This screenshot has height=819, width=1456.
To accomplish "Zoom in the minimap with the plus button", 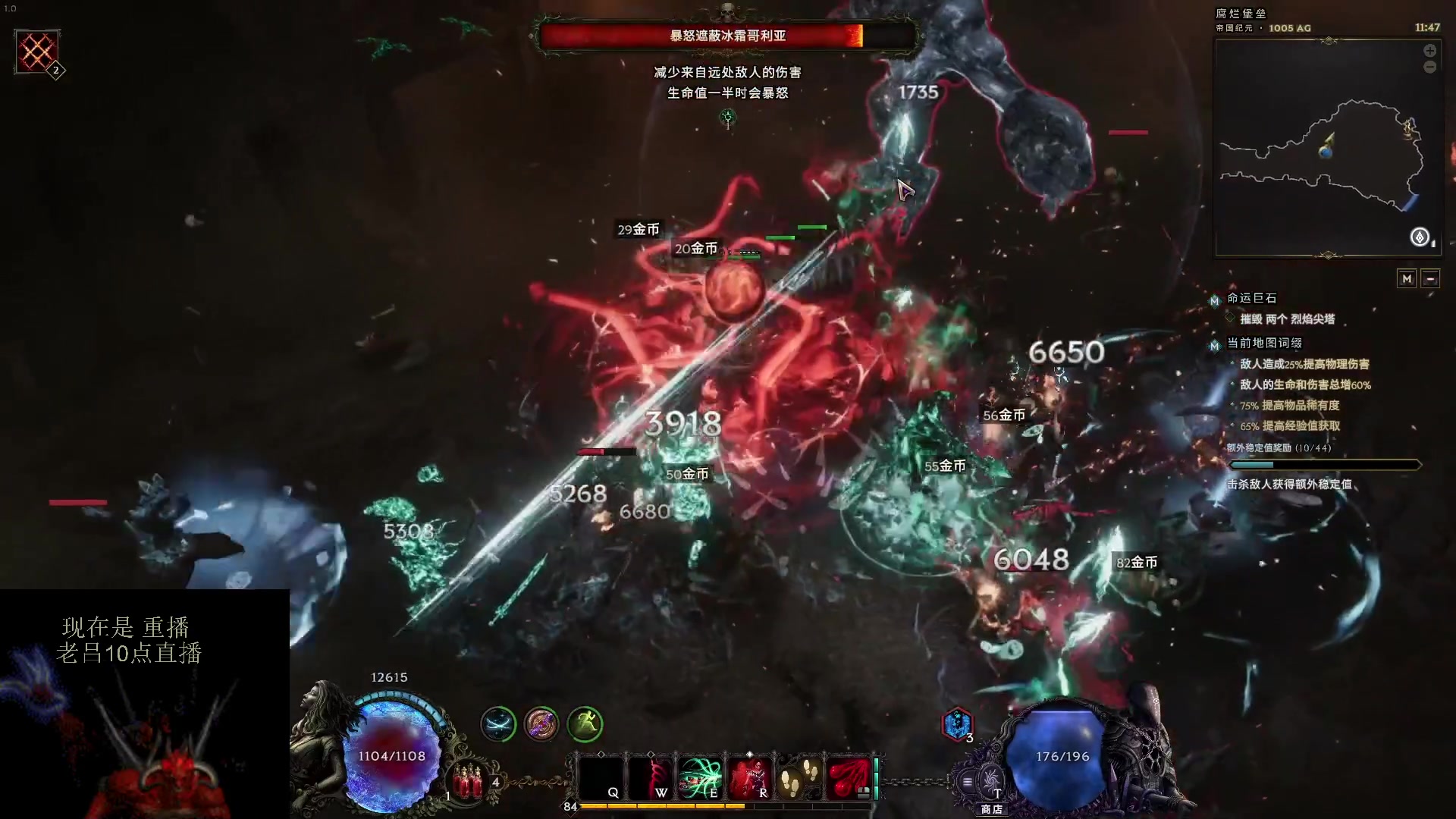I will (1429, 51).
